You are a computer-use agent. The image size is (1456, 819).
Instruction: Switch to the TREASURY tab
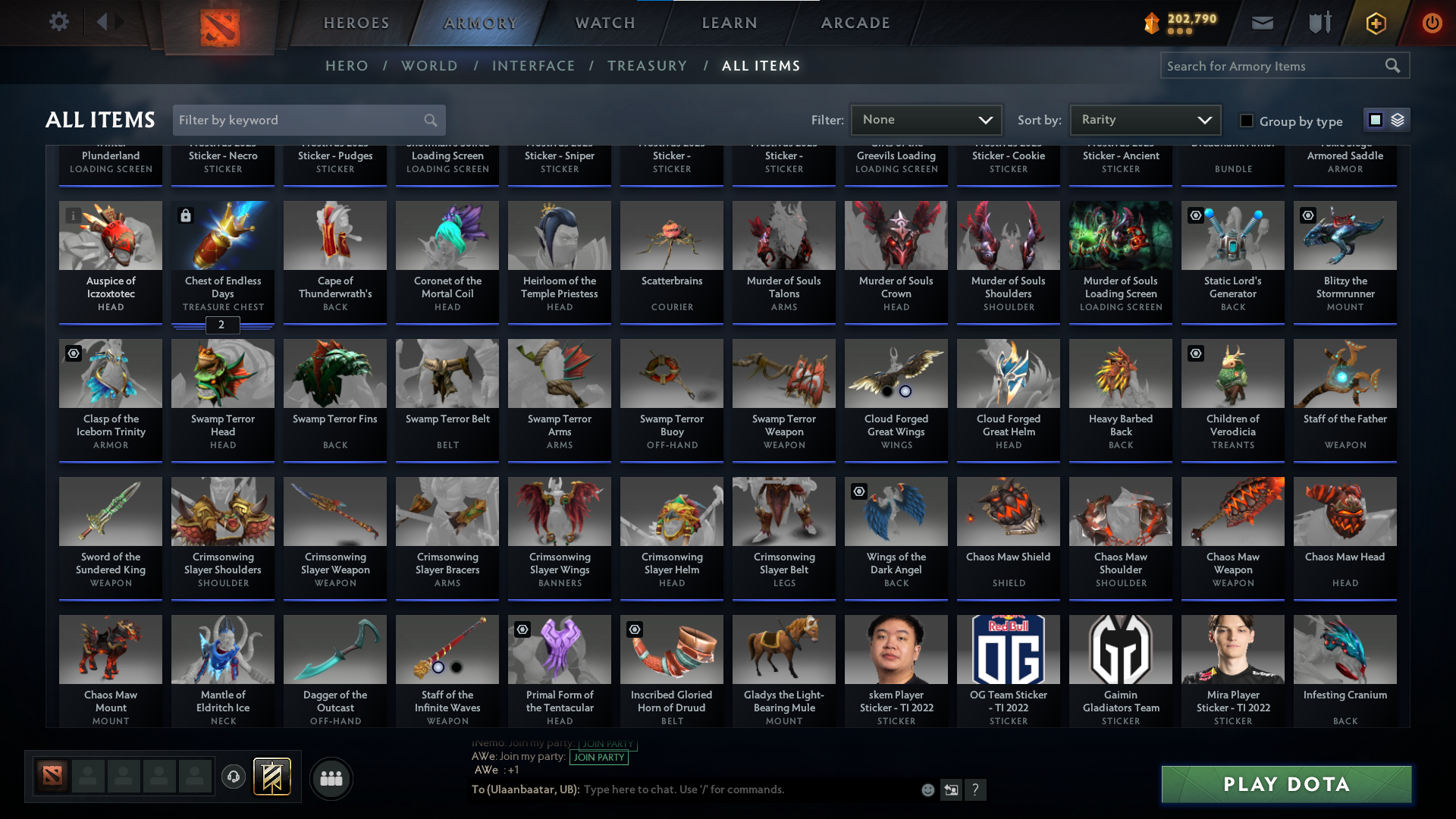pos(648,66)
